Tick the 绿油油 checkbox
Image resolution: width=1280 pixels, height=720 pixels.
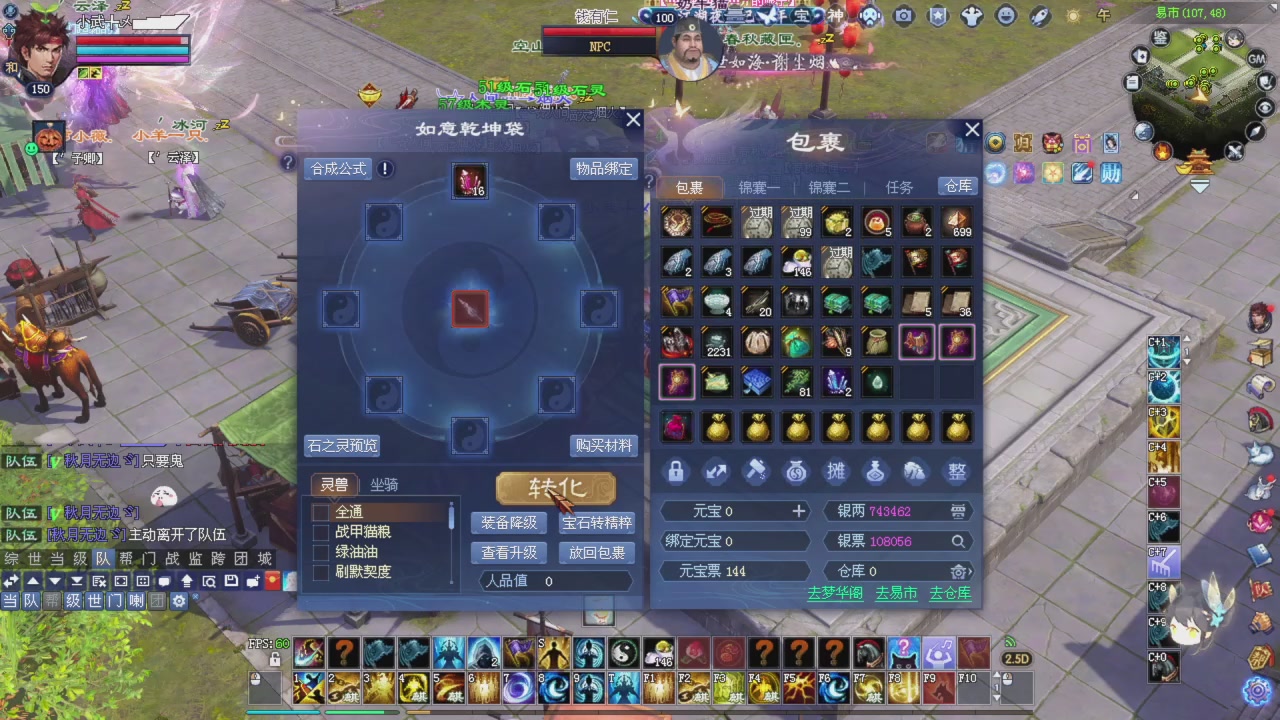tap(321, 551)
